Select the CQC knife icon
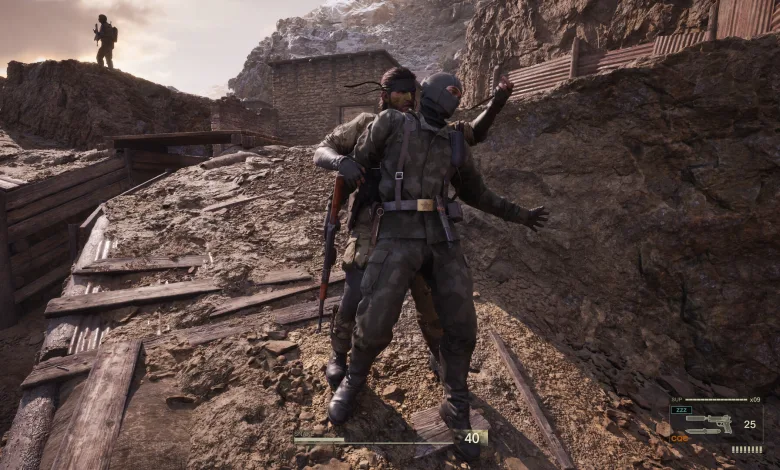The width and height of the screenshot is (780, 470). point(702,431)
